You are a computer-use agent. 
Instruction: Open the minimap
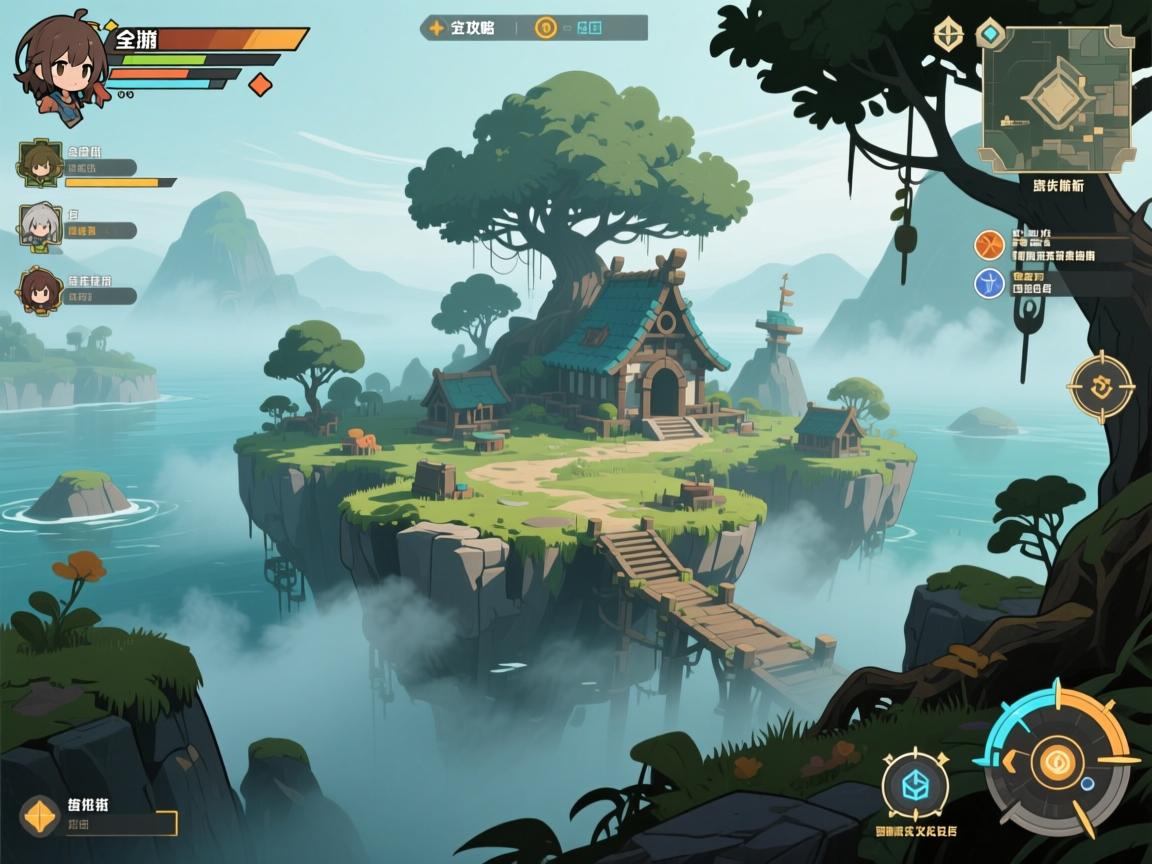[1056, 97]
